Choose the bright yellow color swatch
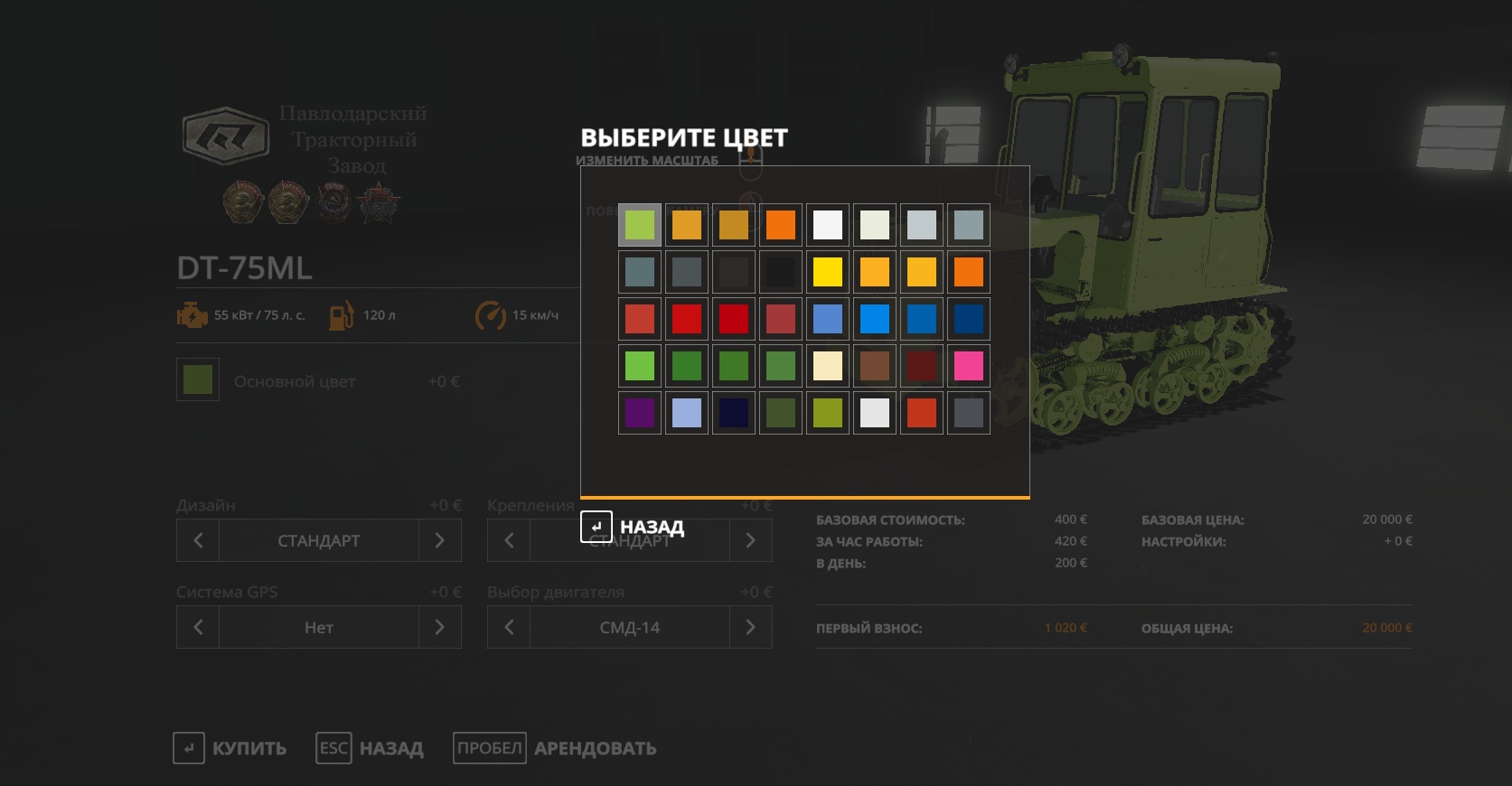 [x=827, y=272]
